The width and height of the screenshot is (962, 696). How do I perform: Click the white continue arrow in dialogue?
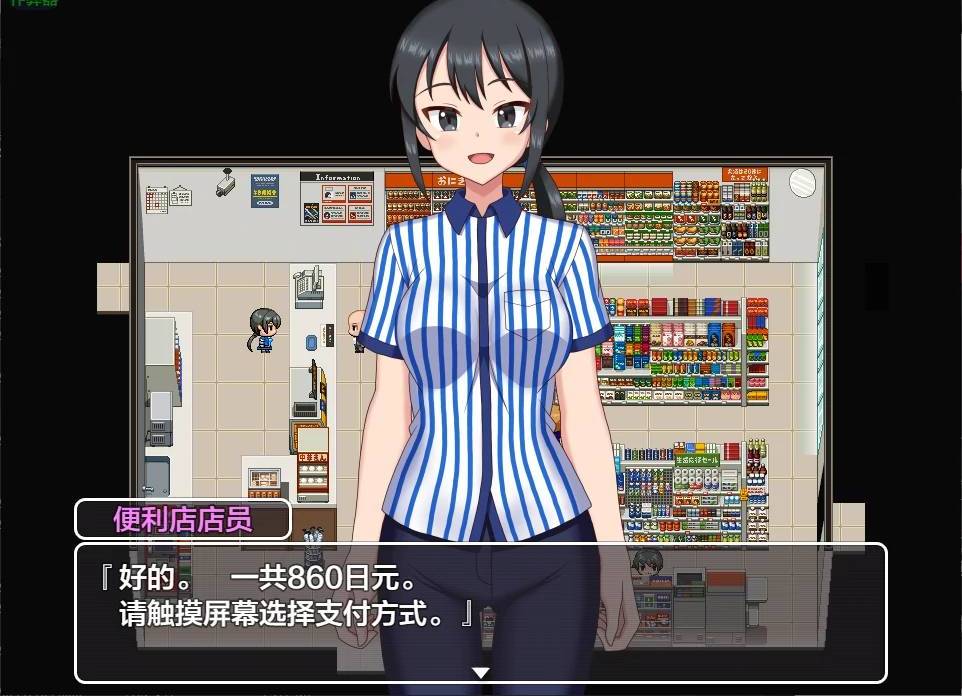tap(481, 673)
